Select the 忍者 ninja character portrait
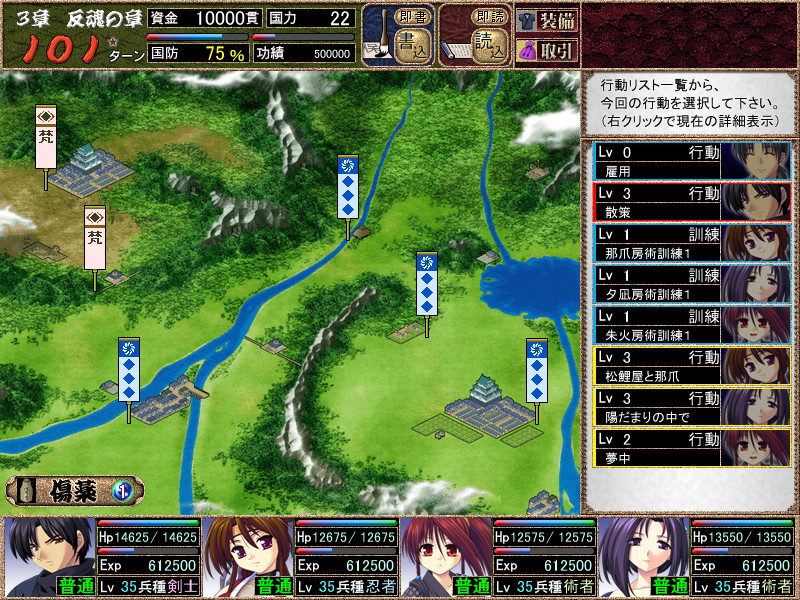800x600 pixels. click(x=248, y=557)
